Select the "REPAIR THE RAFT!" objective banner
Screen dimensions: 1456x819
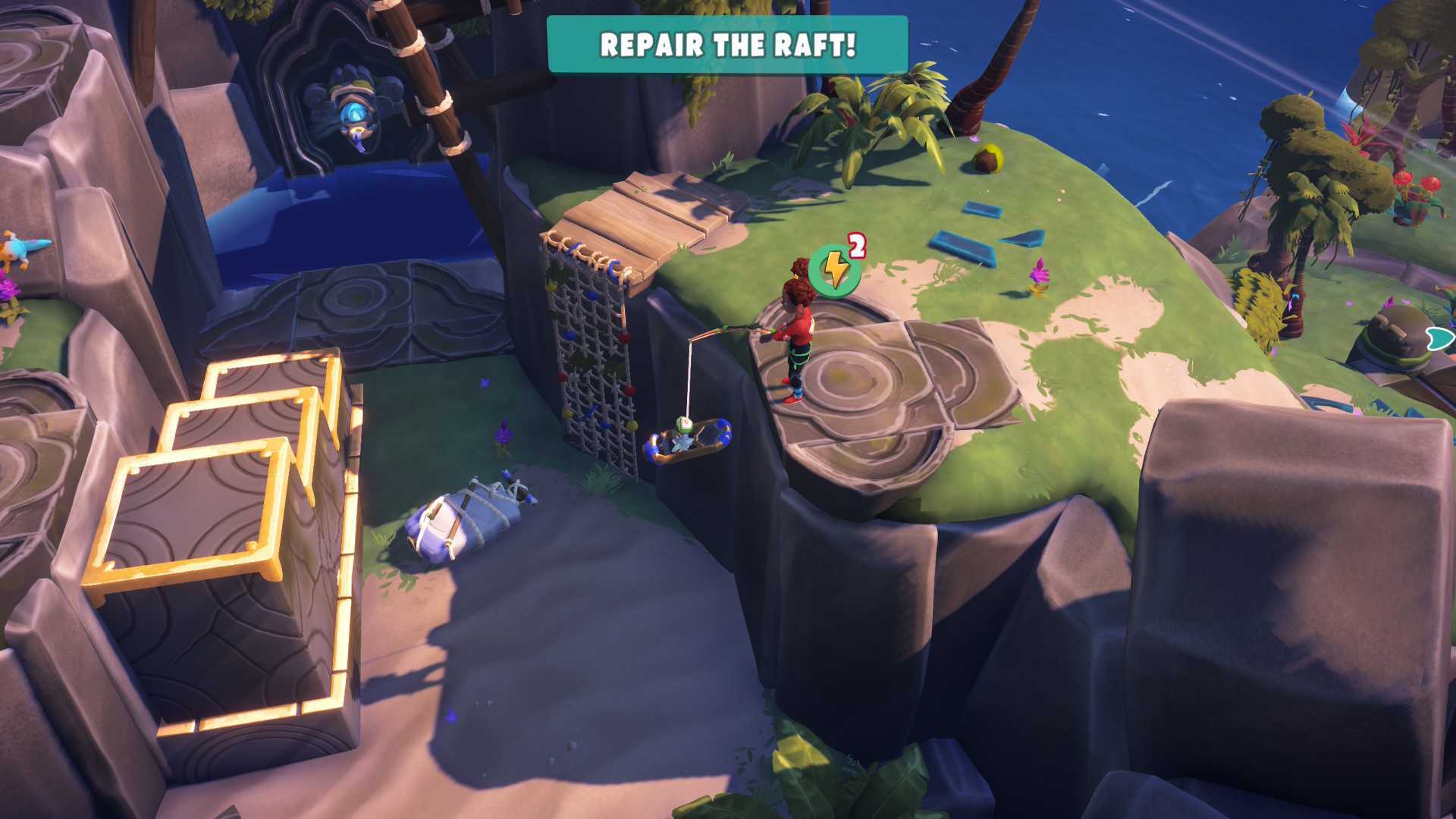click(x=726, y=45)
